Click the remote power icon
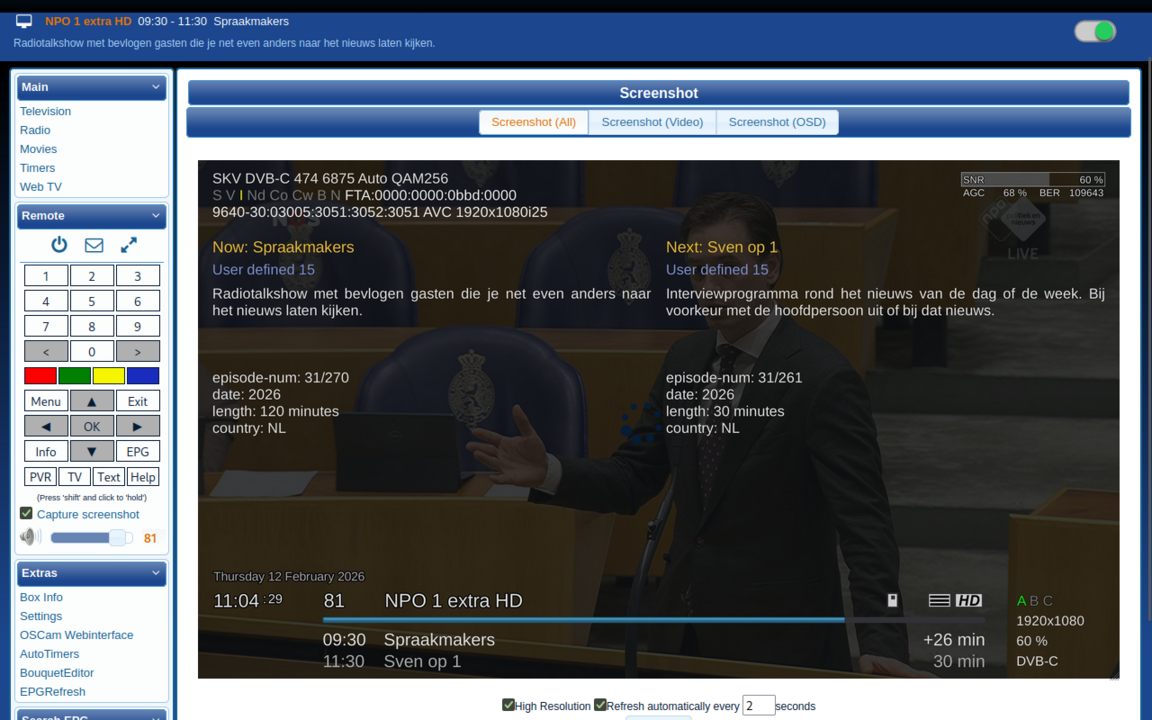 59,245
